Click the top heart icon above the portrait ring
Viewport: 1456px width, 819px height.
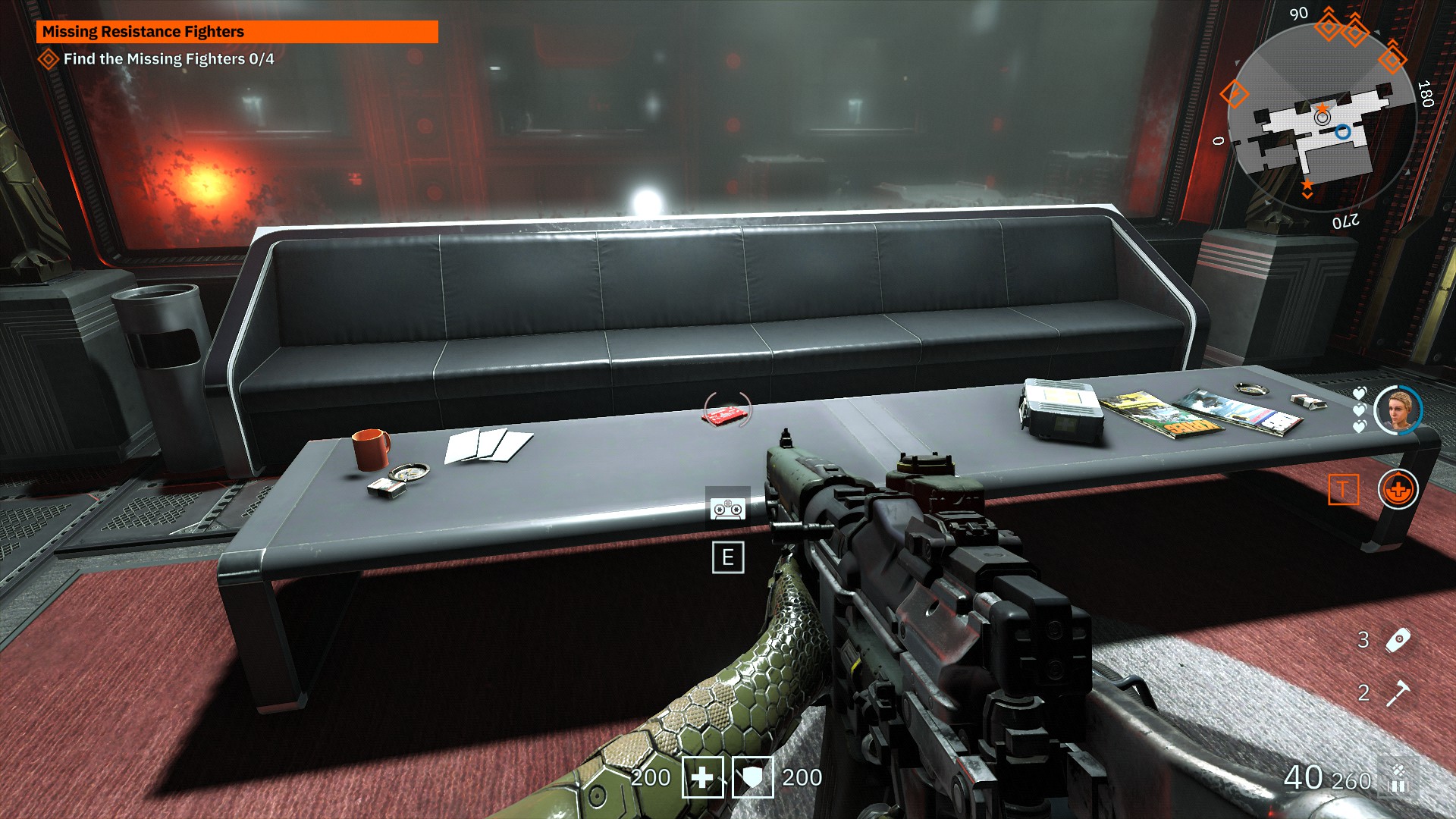click(1360, 392)
